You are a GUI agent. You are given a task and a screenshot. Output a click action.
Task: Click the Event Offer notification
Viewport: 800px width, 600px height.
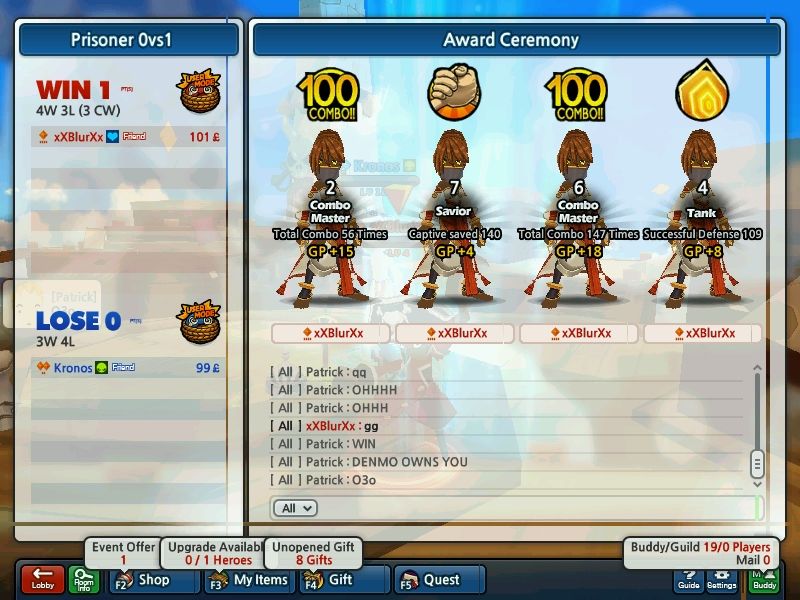(124, 553)
